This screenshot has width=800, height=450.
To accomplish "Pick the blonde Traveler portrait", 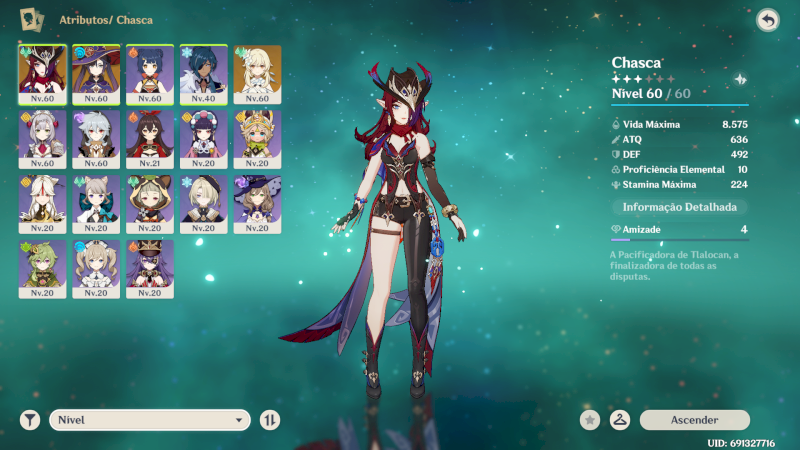I will tap(258, 74).
